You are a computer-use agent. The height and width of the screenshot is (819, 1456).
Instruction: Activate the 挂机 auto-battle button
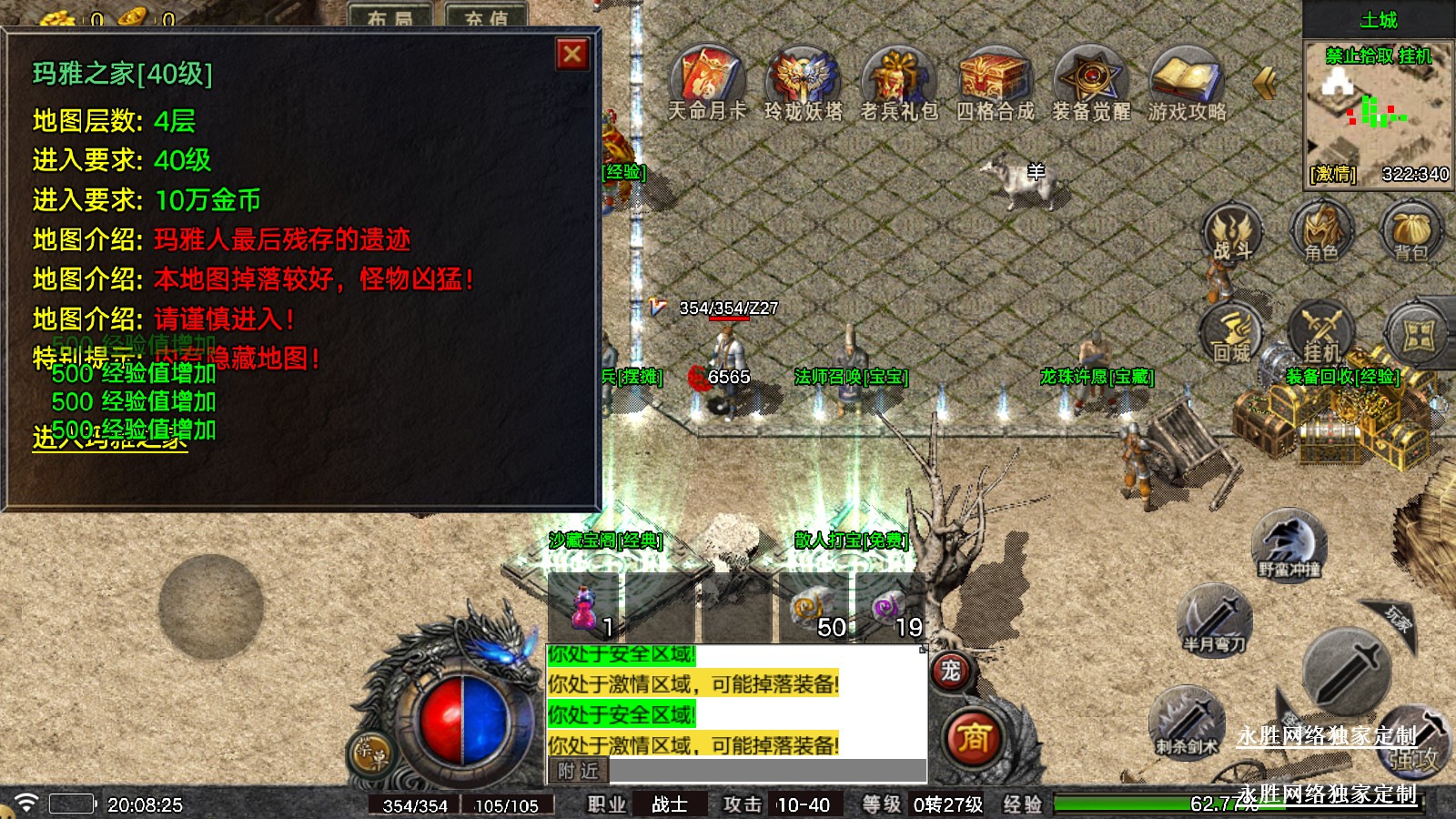click(x=1321, y=335)
